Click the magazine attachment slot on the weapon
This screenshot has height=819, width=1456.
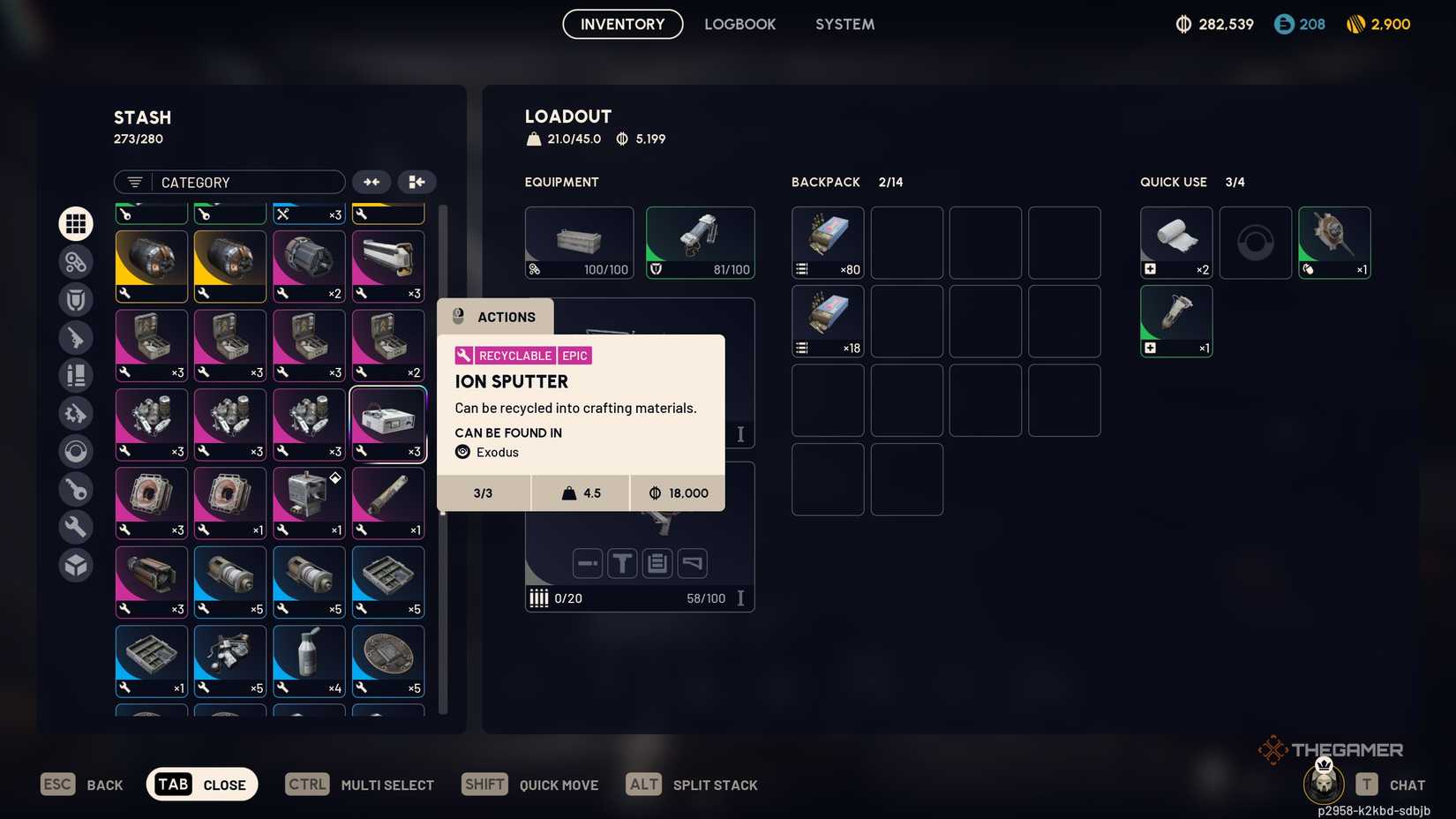(657, 563)
